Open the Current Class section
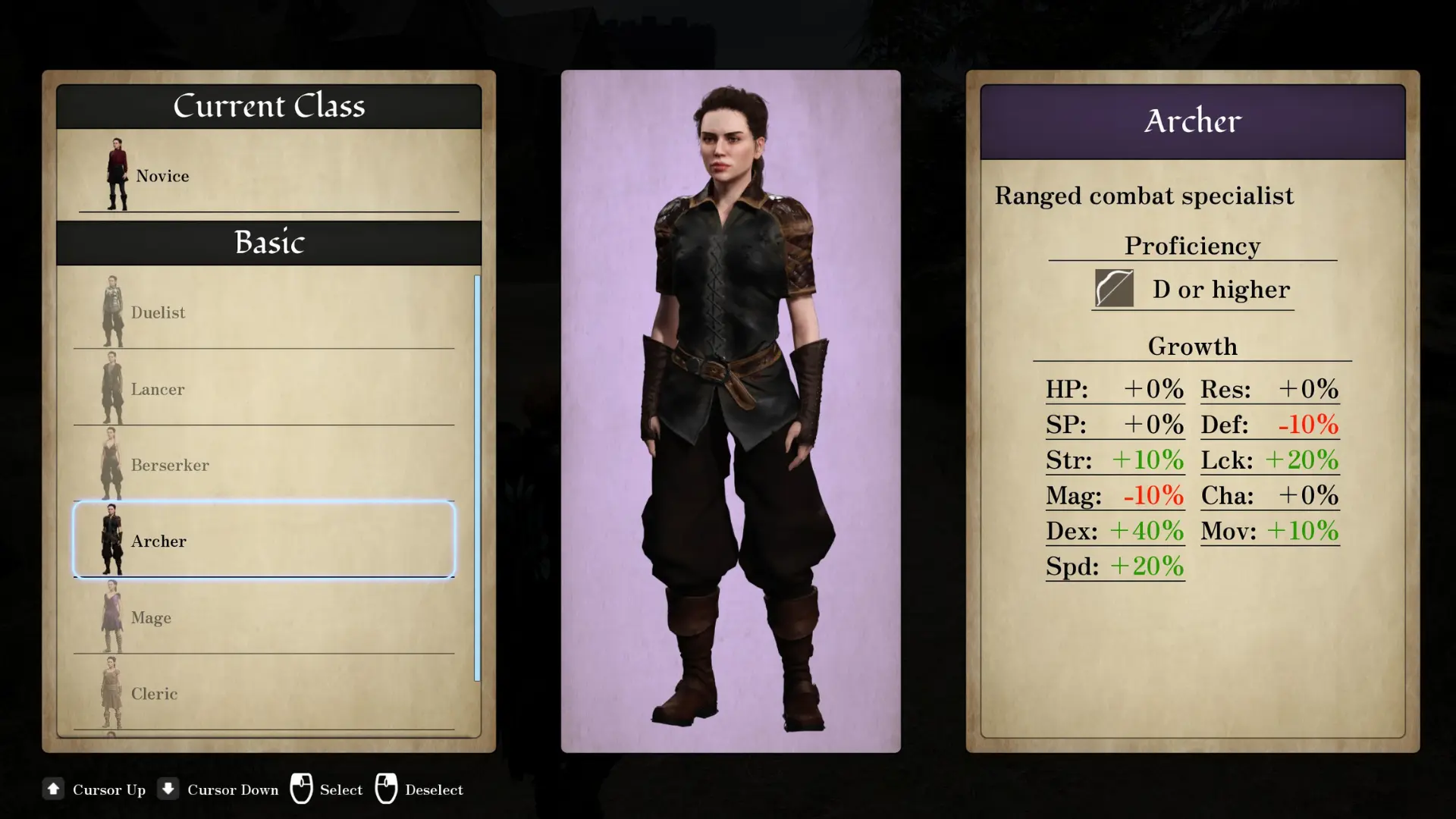Image resolution: width=1456 pixels, height=819 pixels. (269, 105)
